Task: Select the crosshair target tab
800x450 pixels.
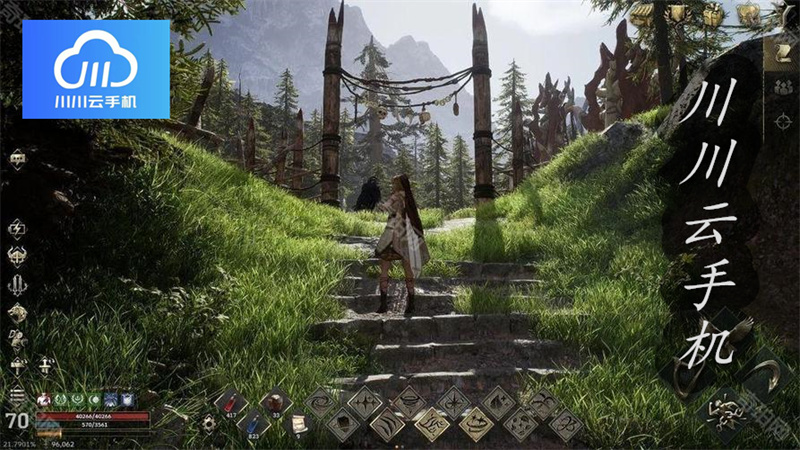Action: pos(783,122)
